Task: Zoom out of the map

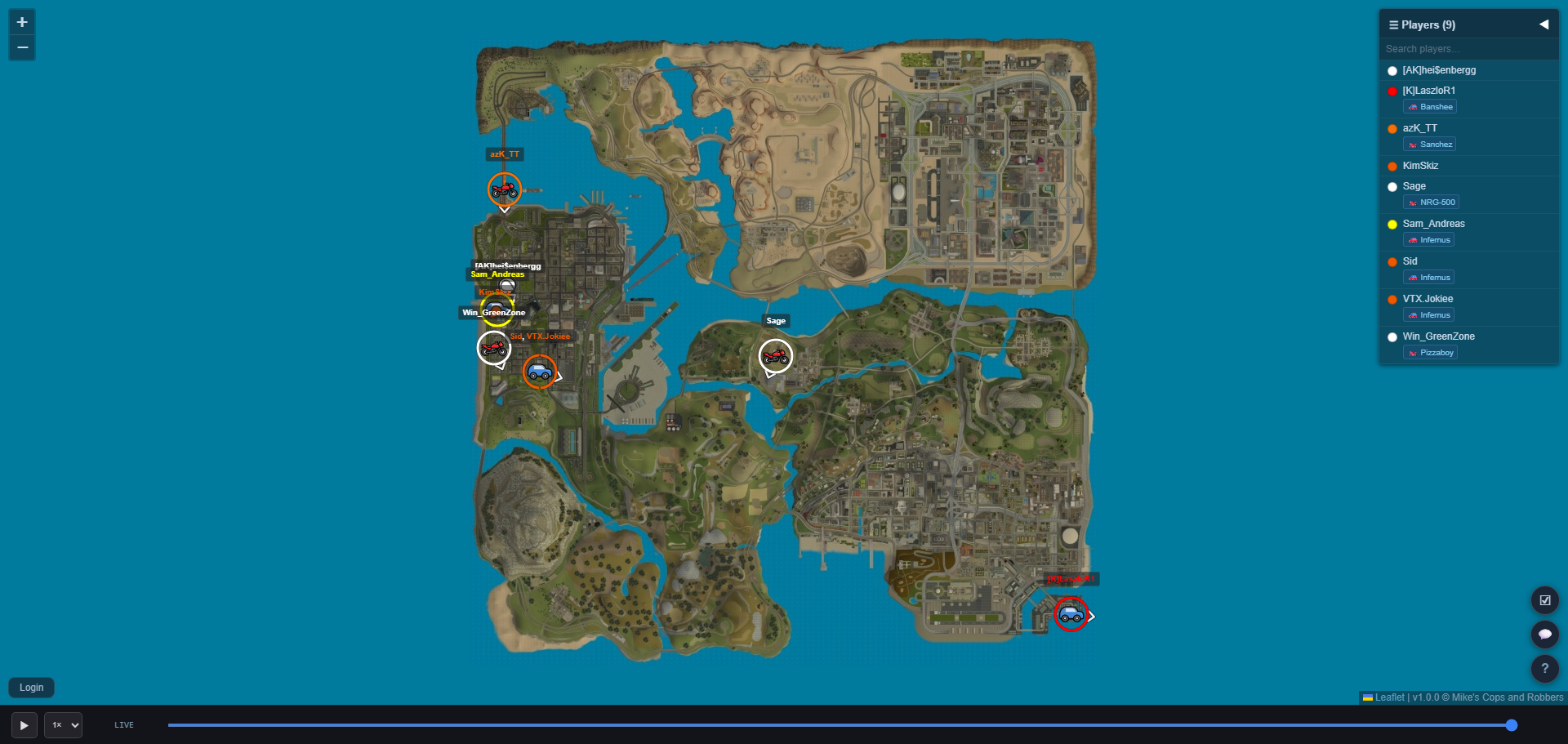Action: pos(22,47)
